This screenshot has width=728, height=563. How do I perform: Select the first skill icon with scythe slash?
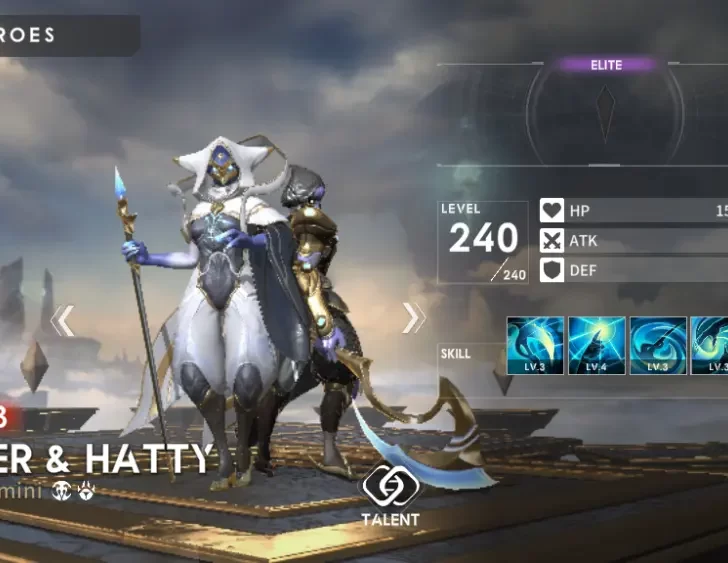tap(536, 346)
